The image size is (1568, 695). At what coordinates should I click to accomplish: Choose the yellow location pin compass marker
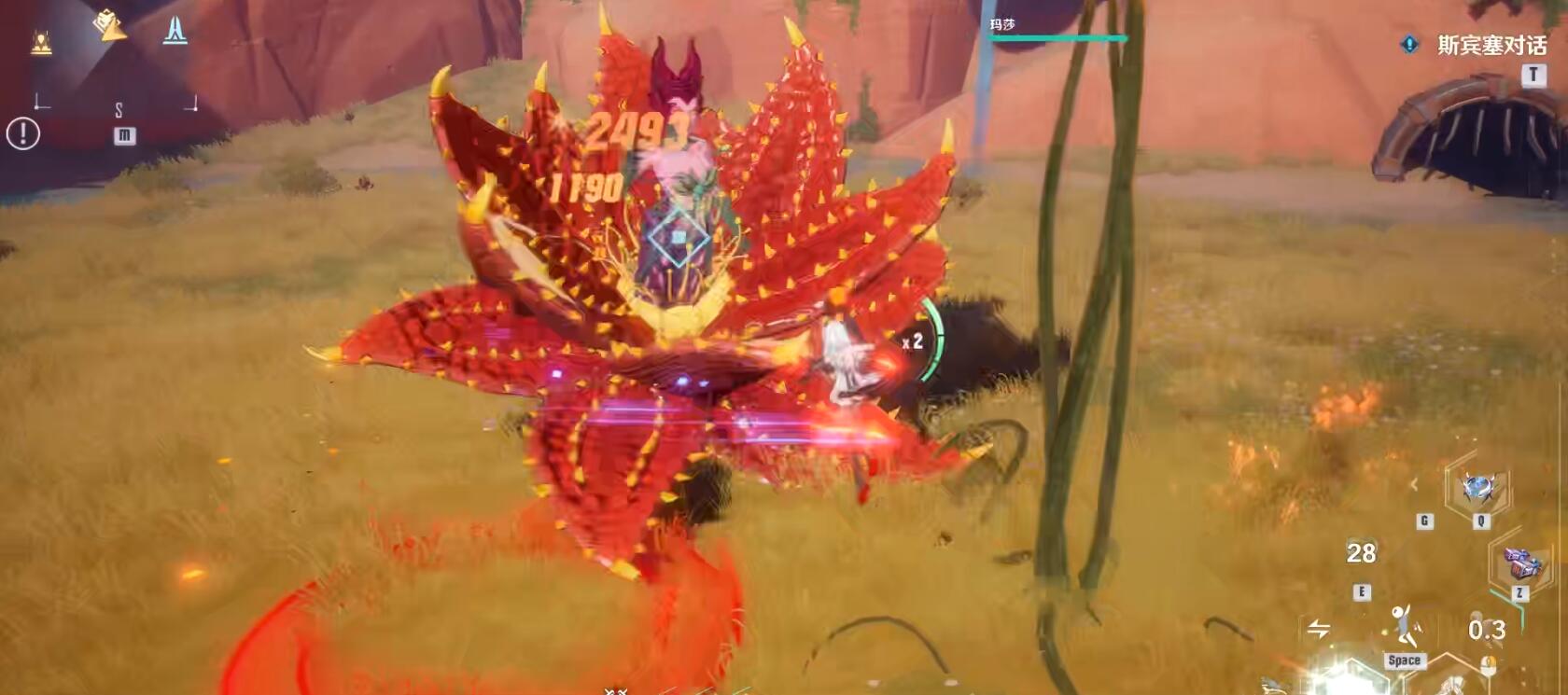[41, 42]
